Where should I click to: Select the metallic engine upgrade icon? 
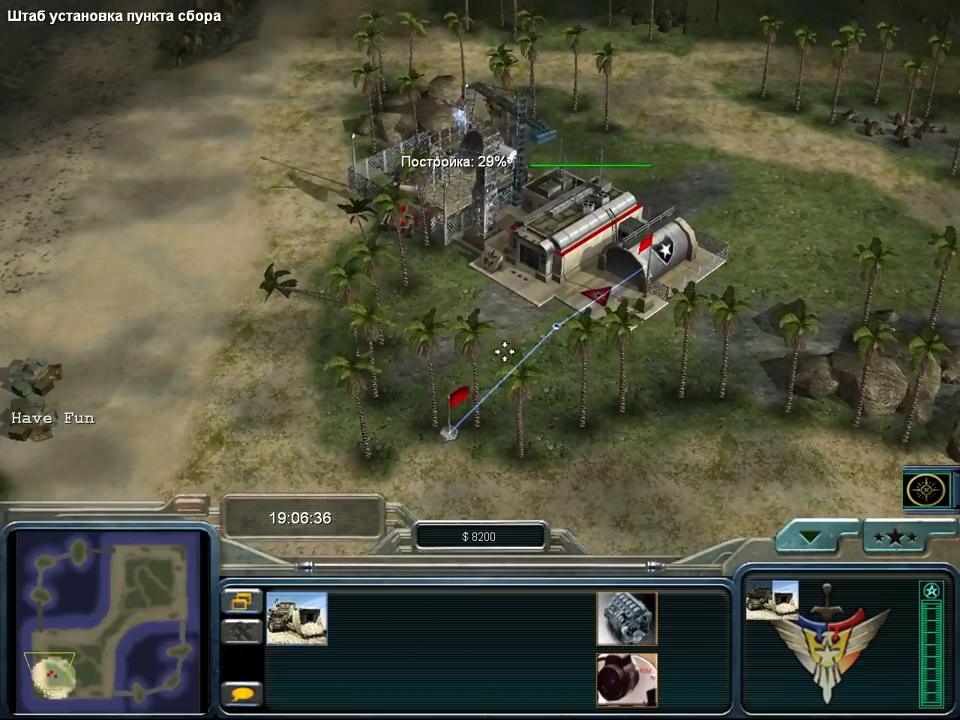tap(627, 618)
